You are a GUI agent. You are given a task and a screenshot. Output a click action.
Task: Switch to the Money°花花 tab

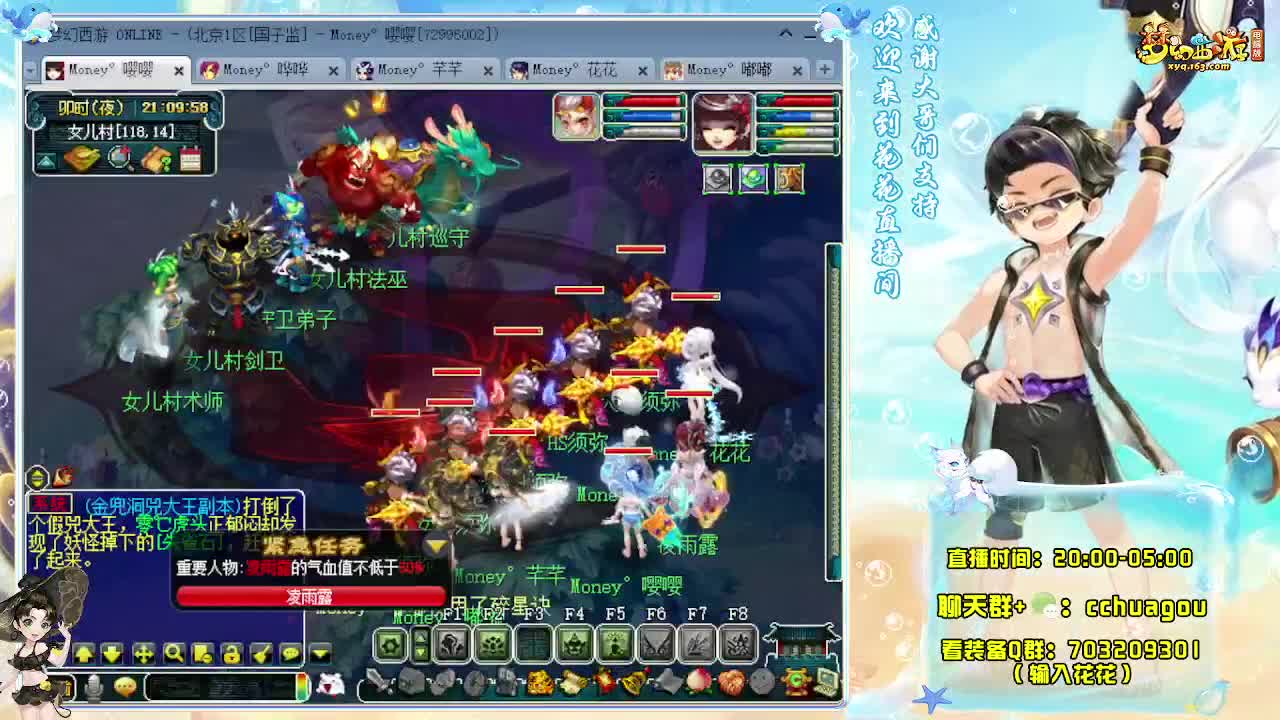click(x=574, y=70)
